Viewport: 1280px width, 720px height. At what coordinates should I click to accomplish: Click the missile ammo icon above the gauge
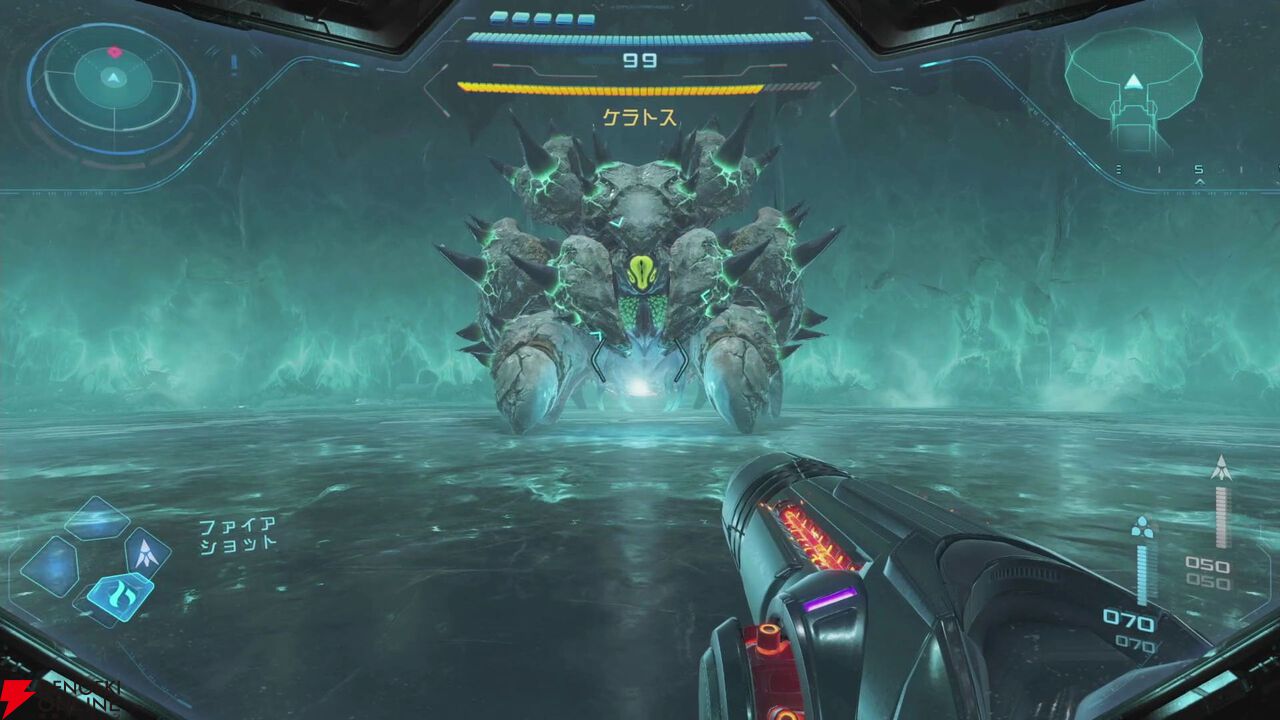point(1220,467)
